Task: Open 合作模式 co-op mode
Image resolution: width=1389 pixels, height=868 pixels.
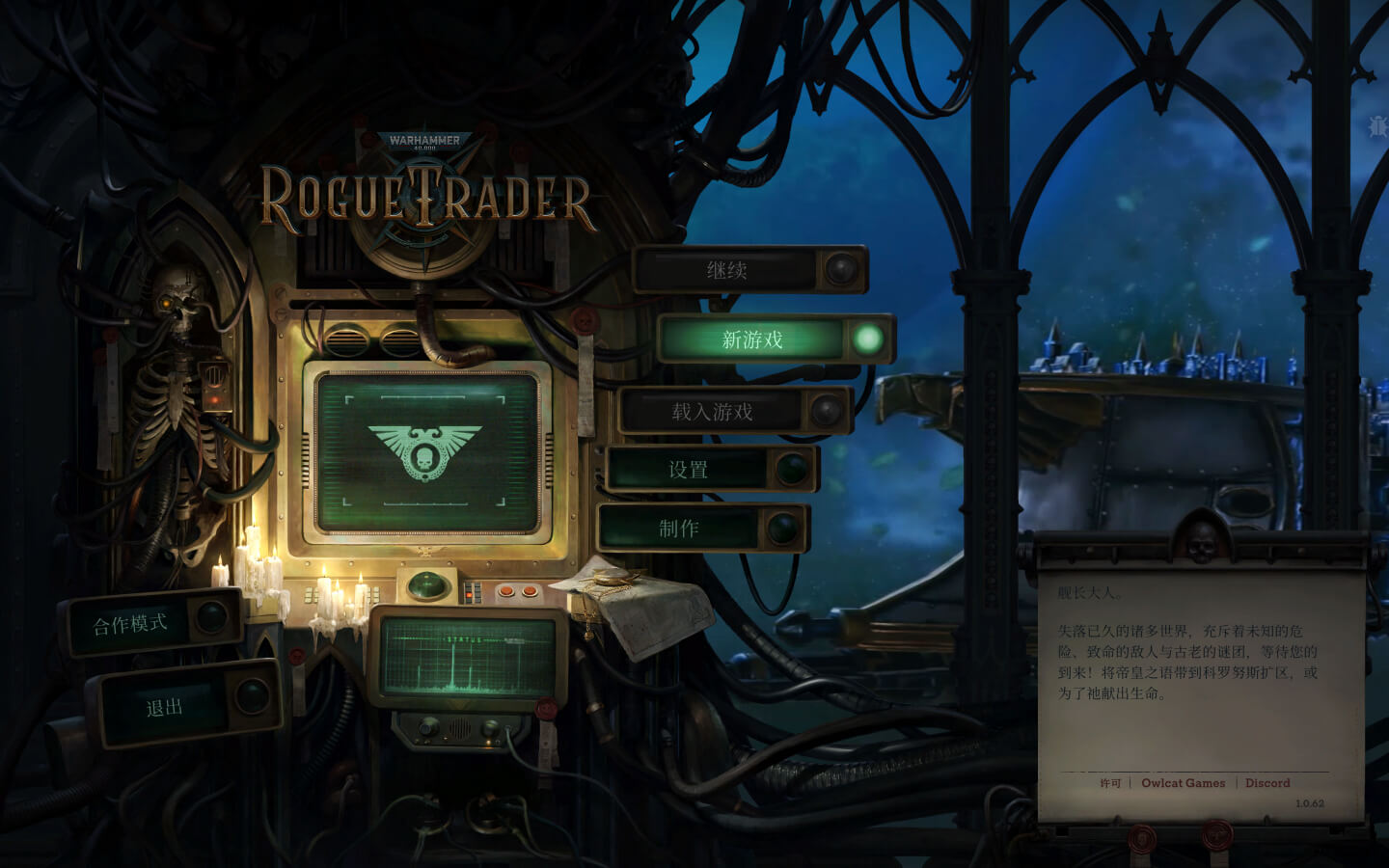Action: (x=132, y=623)
